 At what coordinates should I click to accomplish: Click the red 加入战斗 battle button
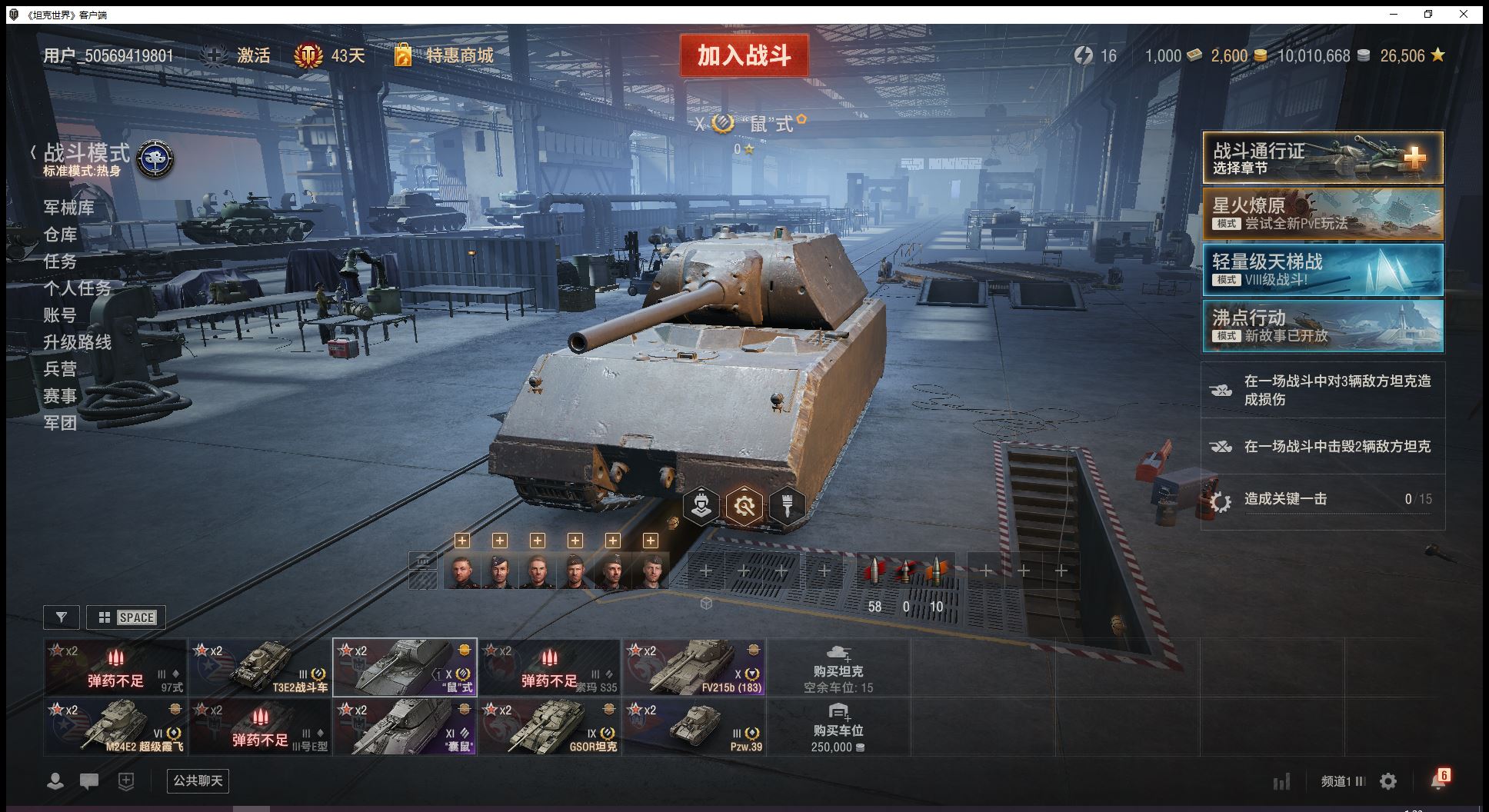[744, 55]
